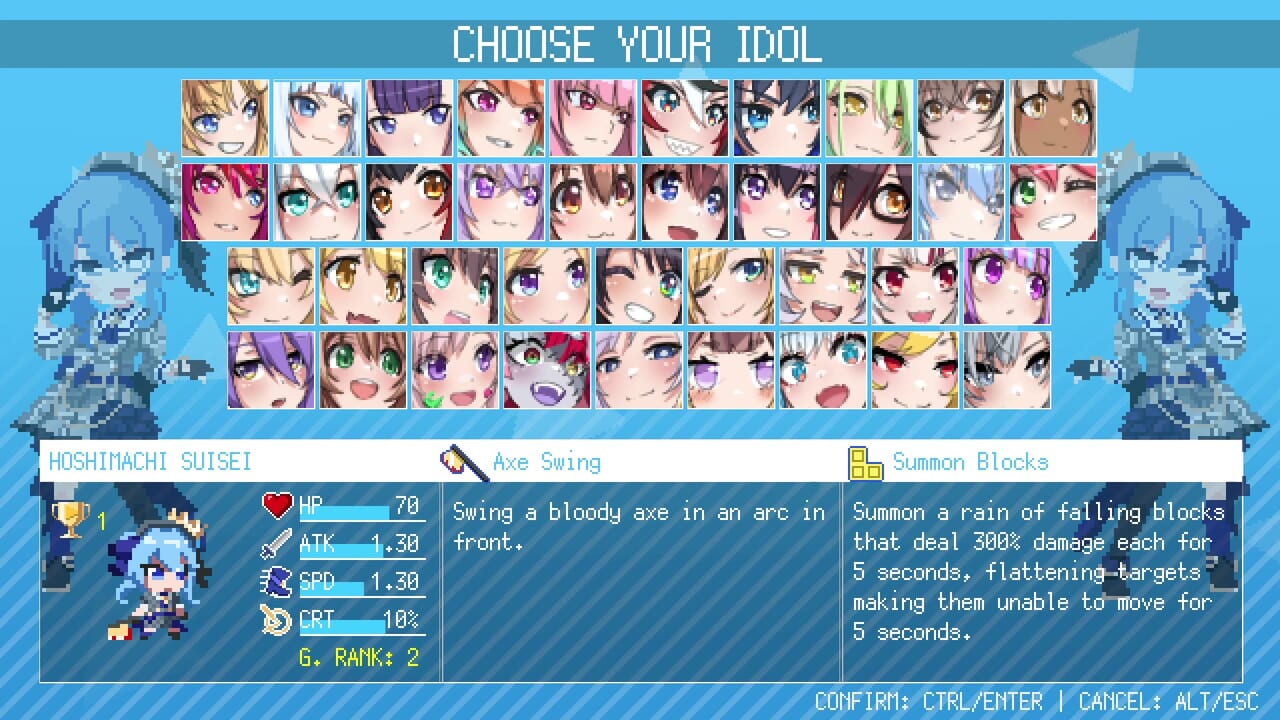Select Amelia Watson's portrait in top-left

[224, 116]
